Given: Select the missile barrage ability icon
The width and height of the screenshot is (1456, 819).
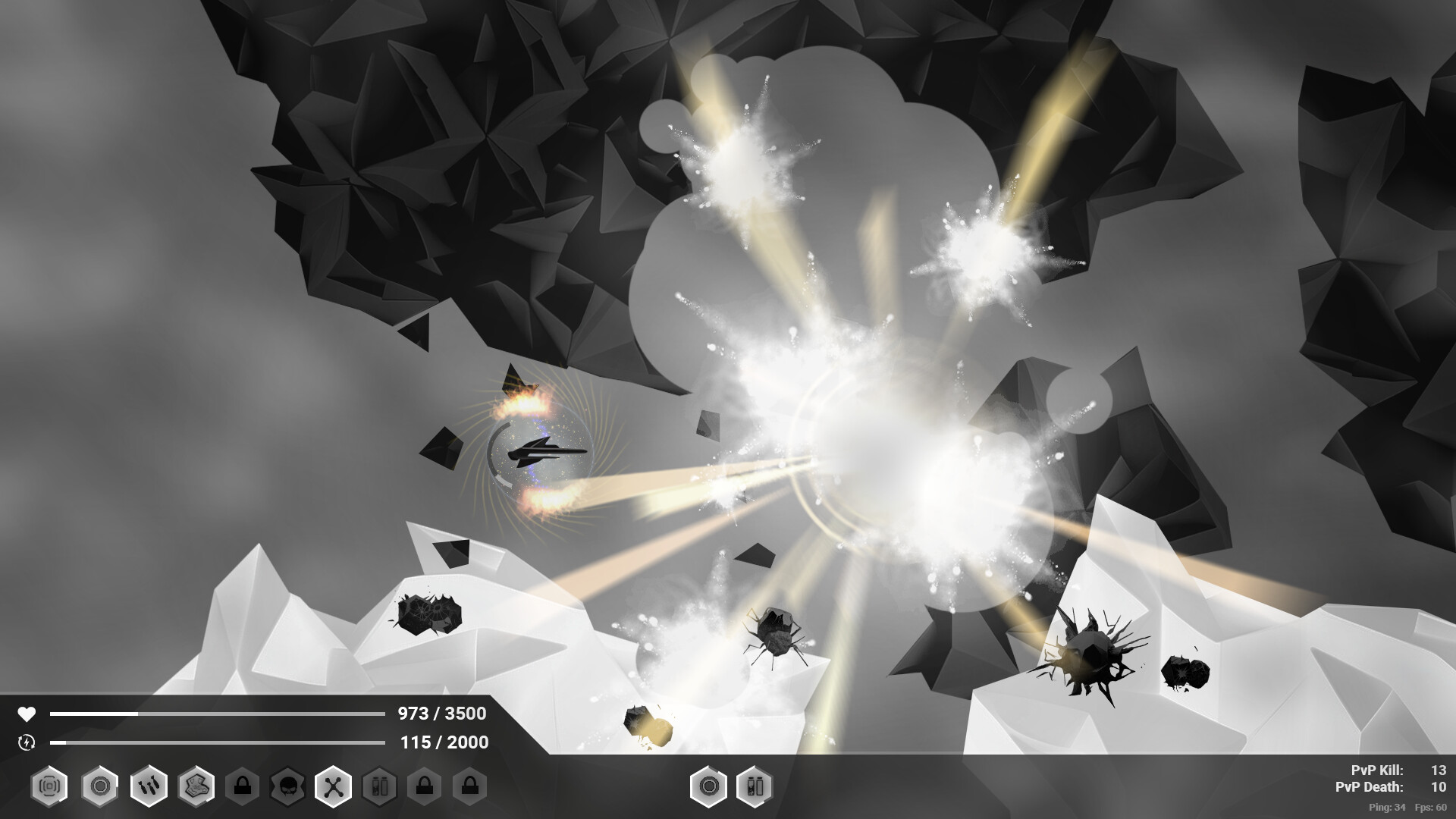Looking at the screenshot, I should [148, 786].
